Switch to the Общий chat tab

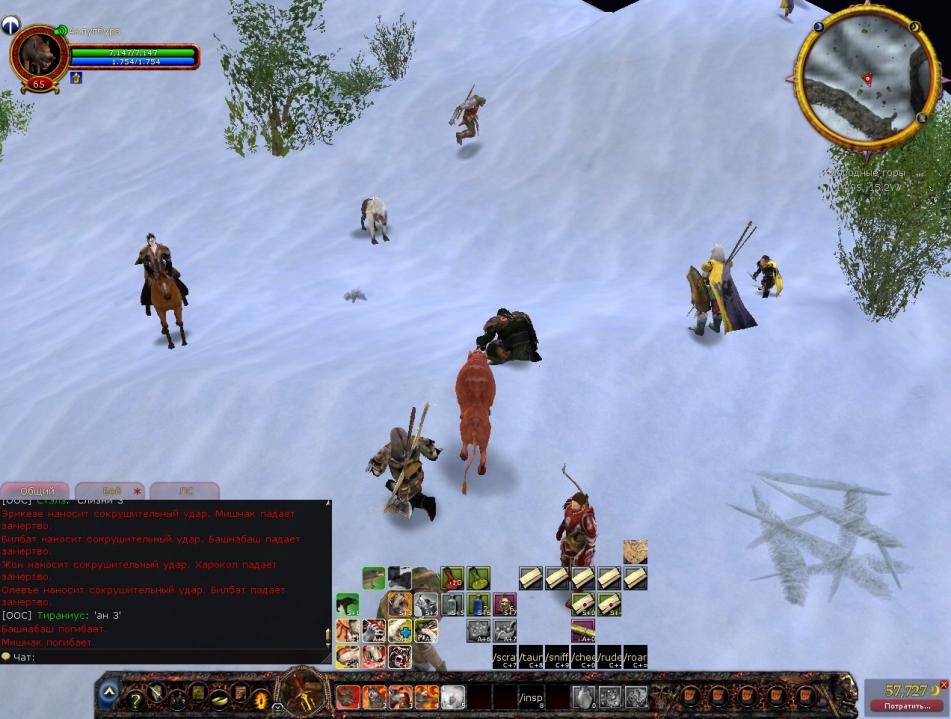[38, 491]
